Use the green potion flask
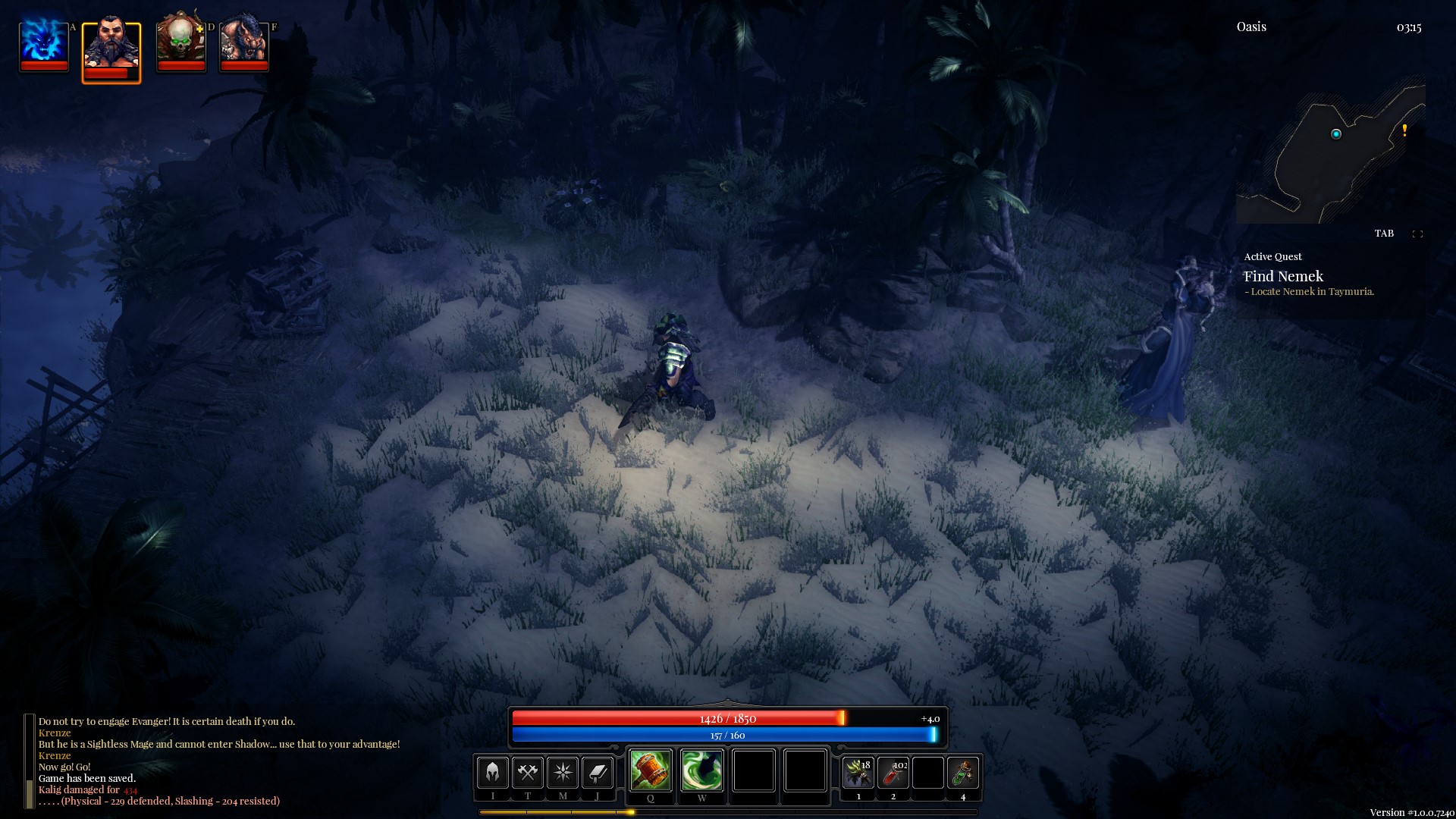This screenshot has height=819, width=1456. (963, 773)
